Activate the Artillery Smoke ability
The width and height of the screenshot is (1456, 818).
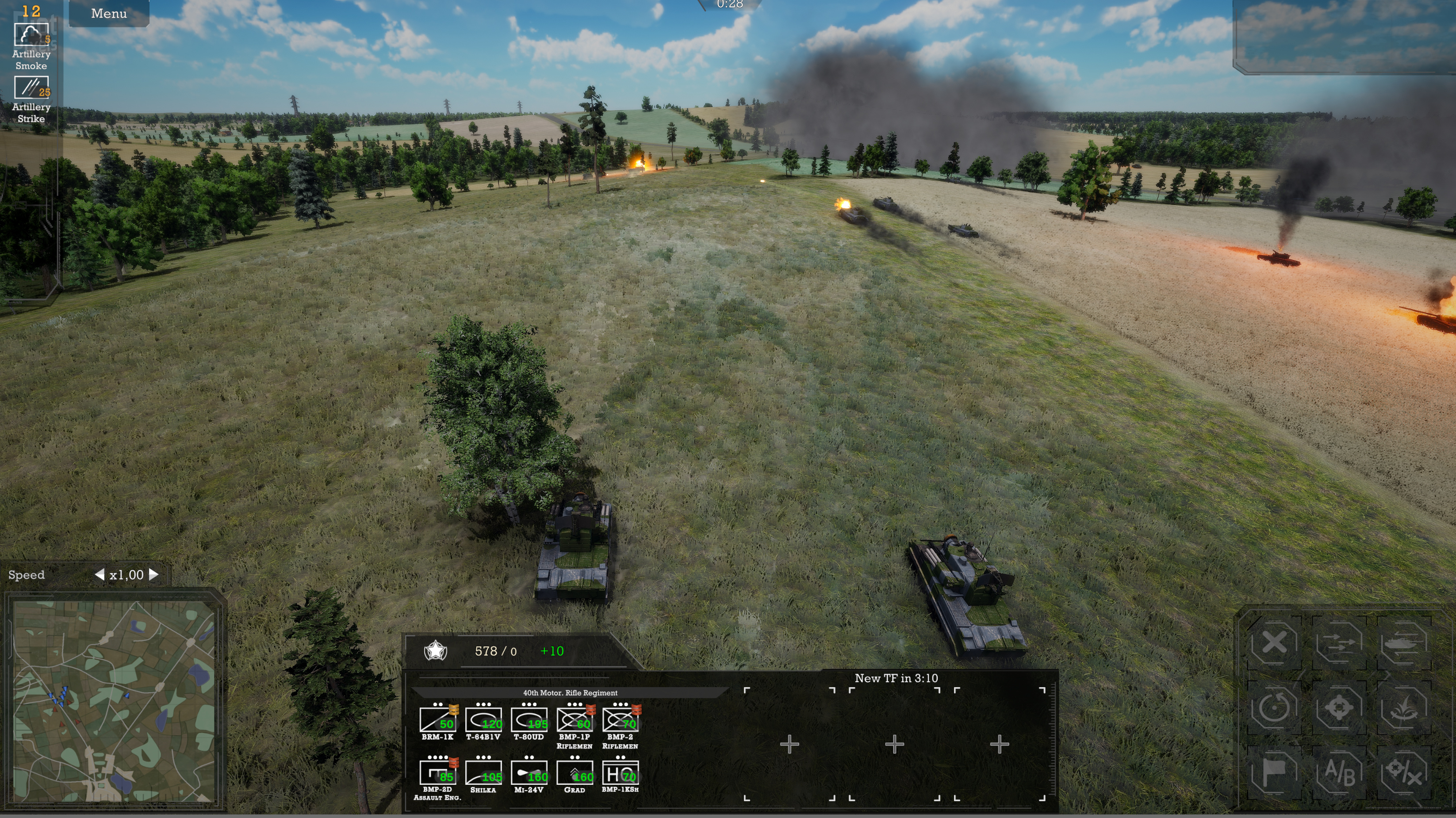click(x=31, y=36)
